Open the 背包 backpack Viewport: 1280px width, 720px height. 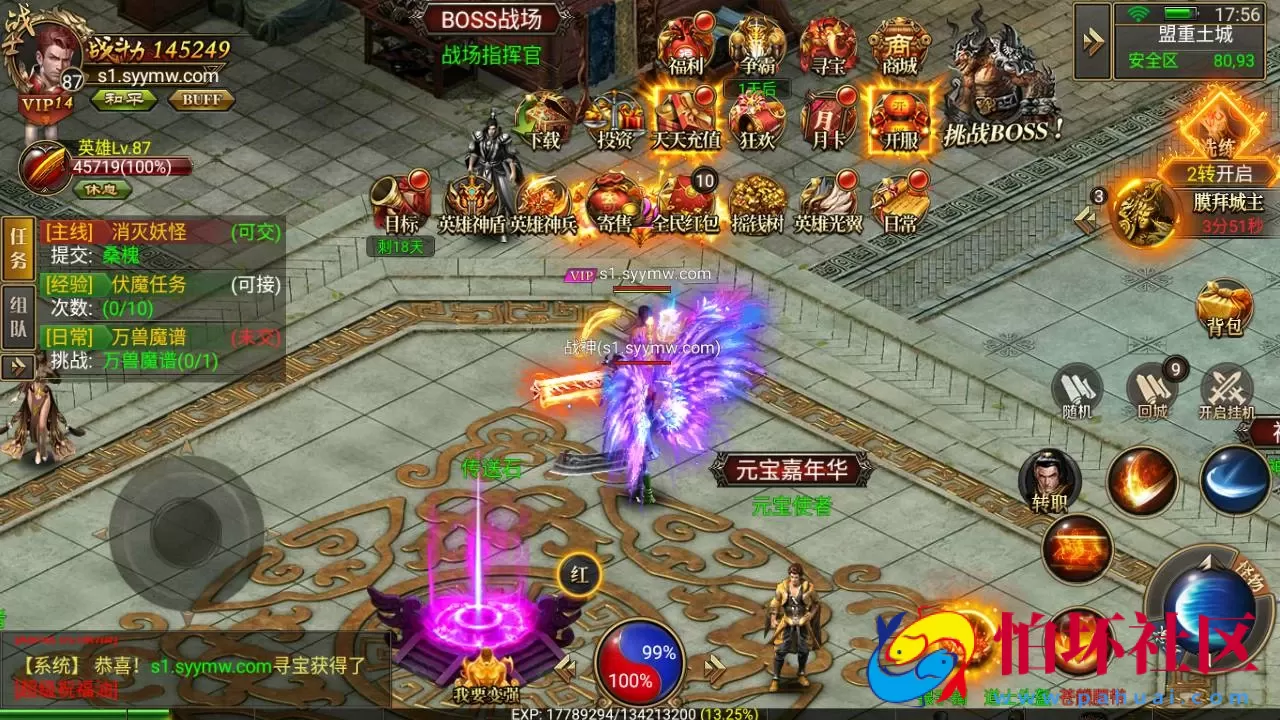(1222, 310)
